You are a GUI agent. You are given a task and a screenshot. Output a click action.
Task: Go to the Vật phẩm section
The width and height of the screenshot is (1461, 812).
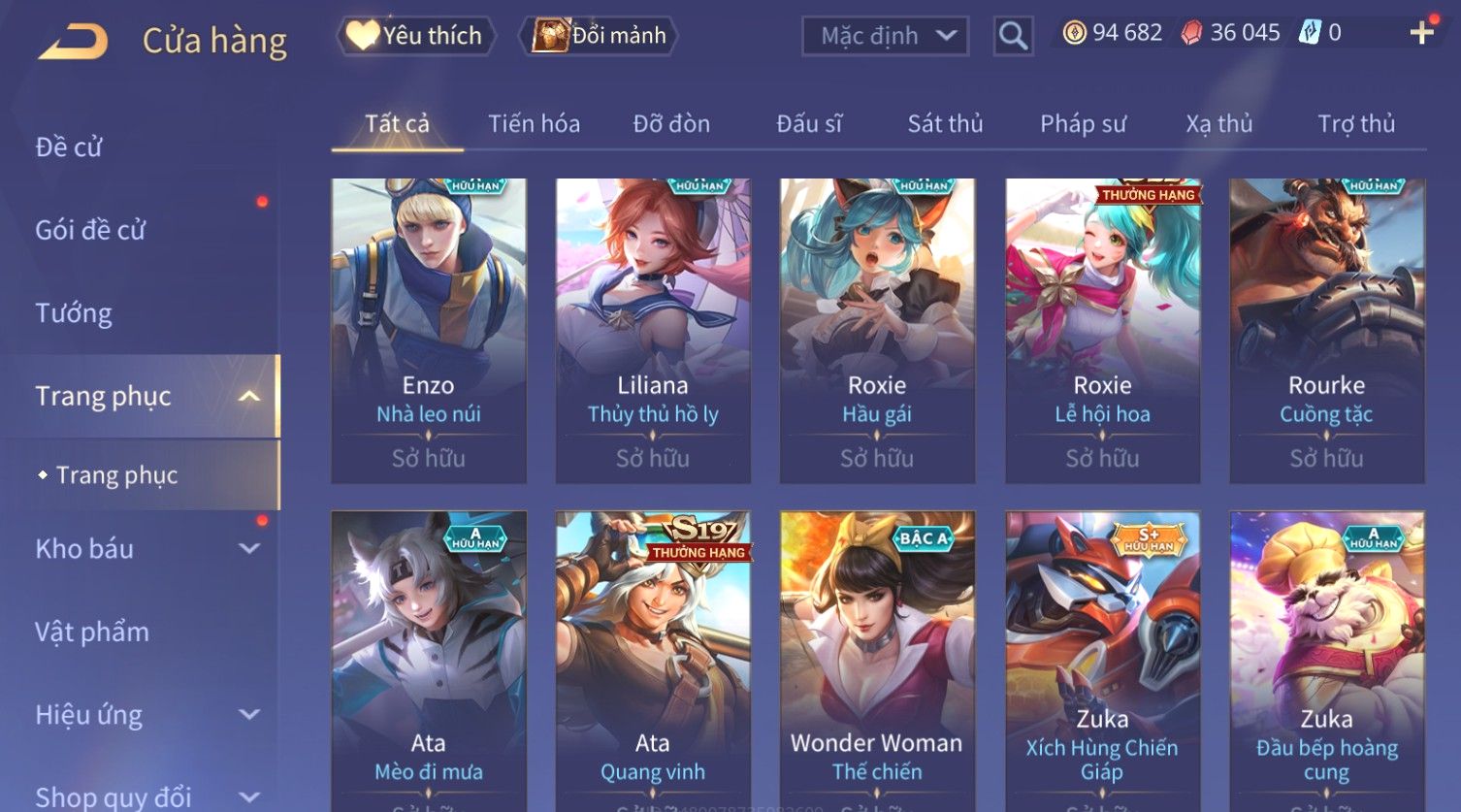coord(92,633)
